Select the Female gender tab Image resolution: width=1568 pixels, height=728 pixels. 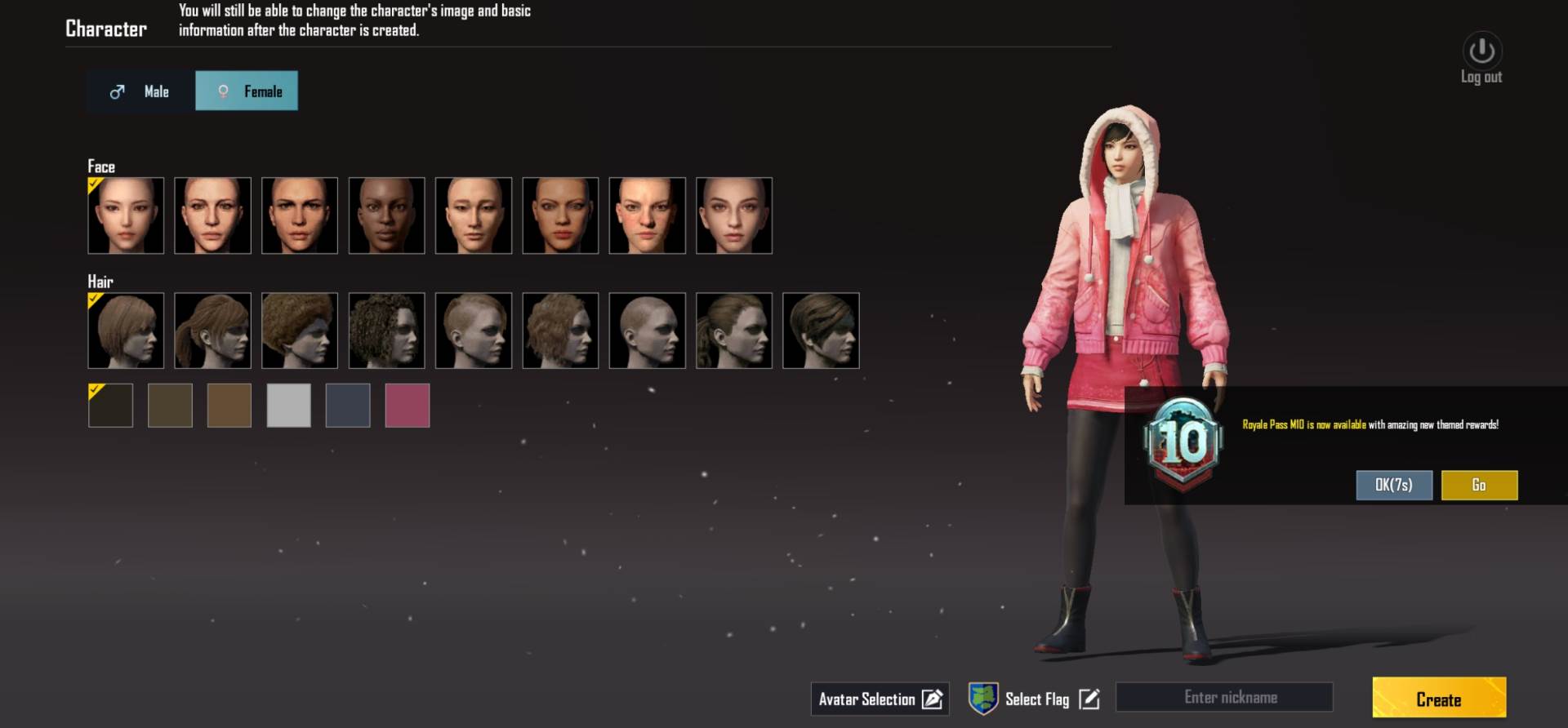pyautogui.click(x=247, y=91)
